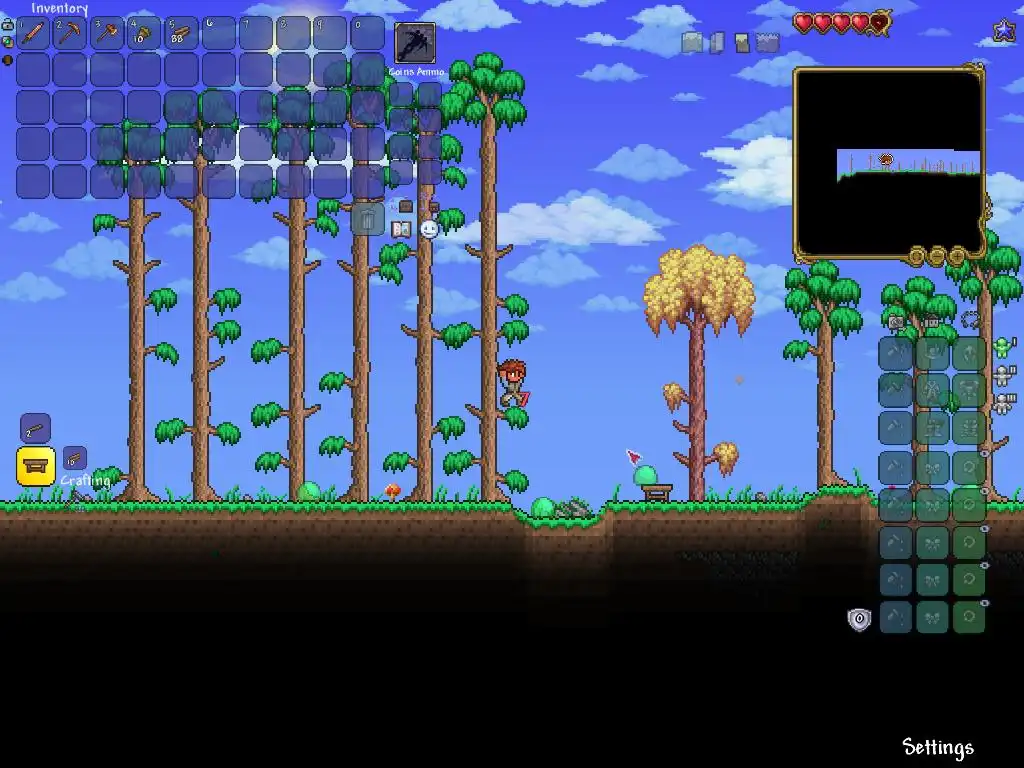
Task: Click the defense shield icon
Action: click(859, 620)
